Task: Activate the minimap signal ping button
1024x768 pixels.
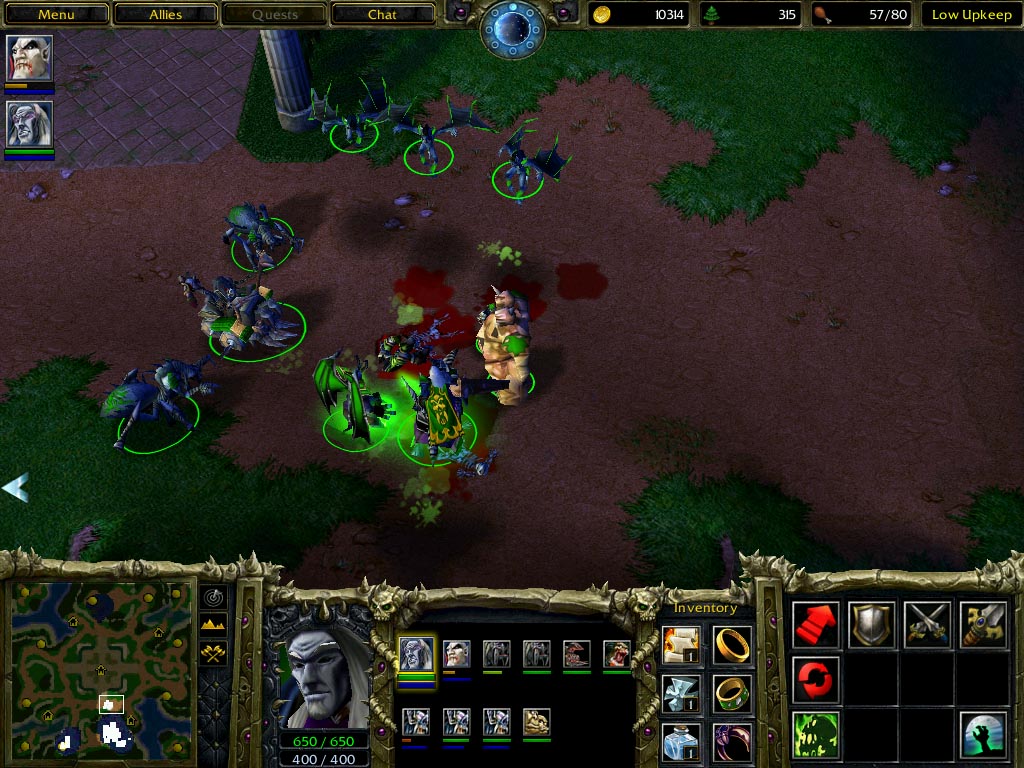Action: 214,597
